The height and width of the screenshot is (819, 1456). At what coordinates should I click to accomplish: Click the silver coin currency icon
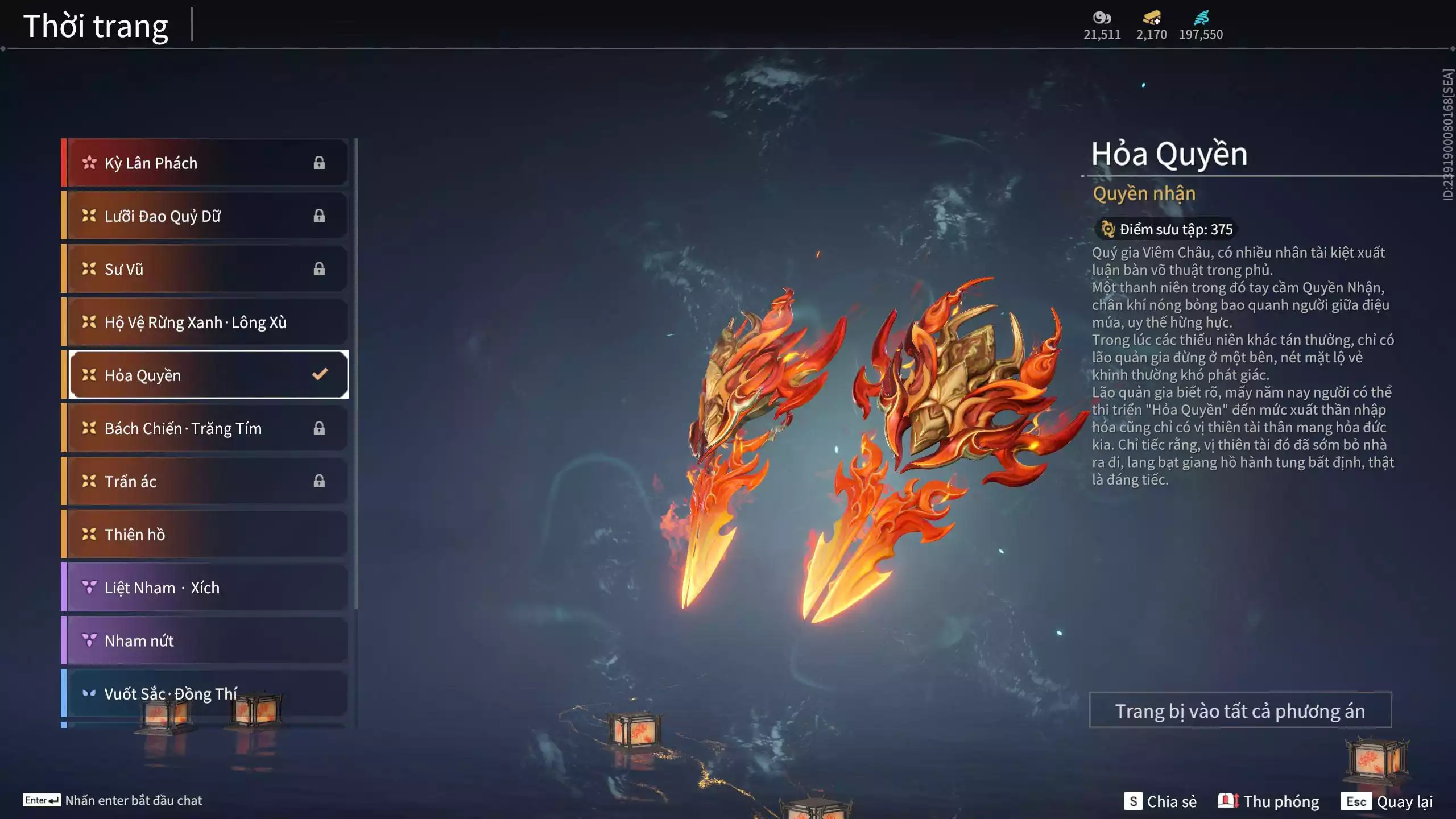pos(1102,18)
